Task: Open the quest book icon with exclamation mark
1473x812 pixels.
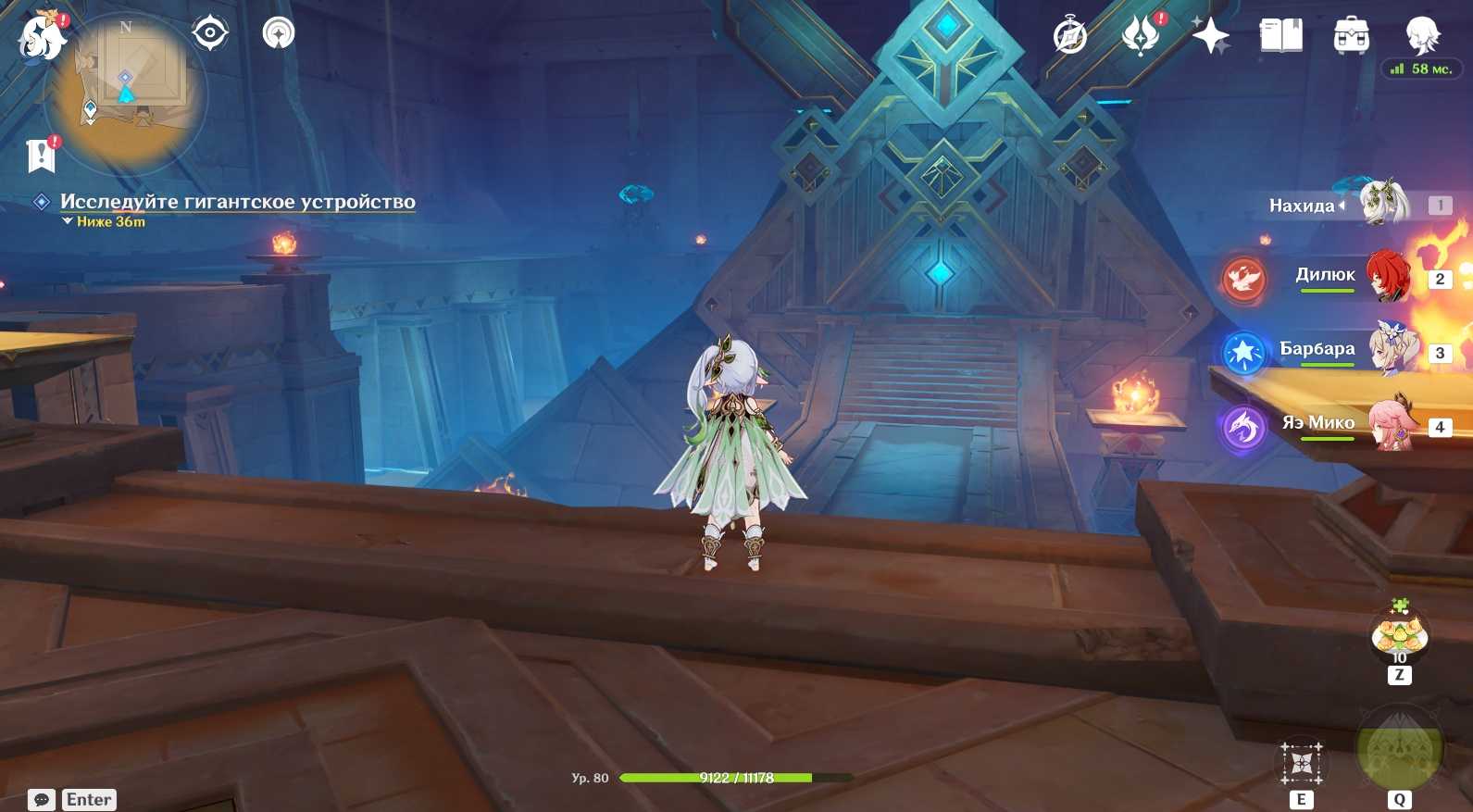Action: click(x=42, y=156)
